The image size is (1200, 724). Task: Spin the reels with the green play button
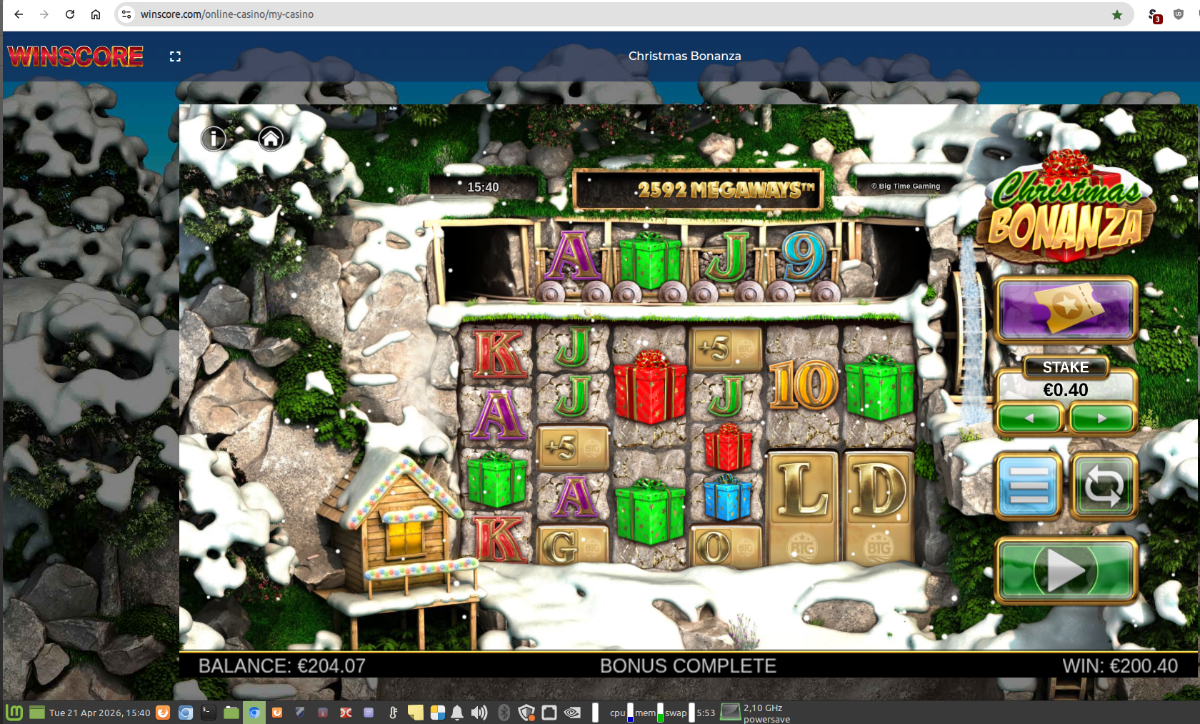coord(1066,571)
